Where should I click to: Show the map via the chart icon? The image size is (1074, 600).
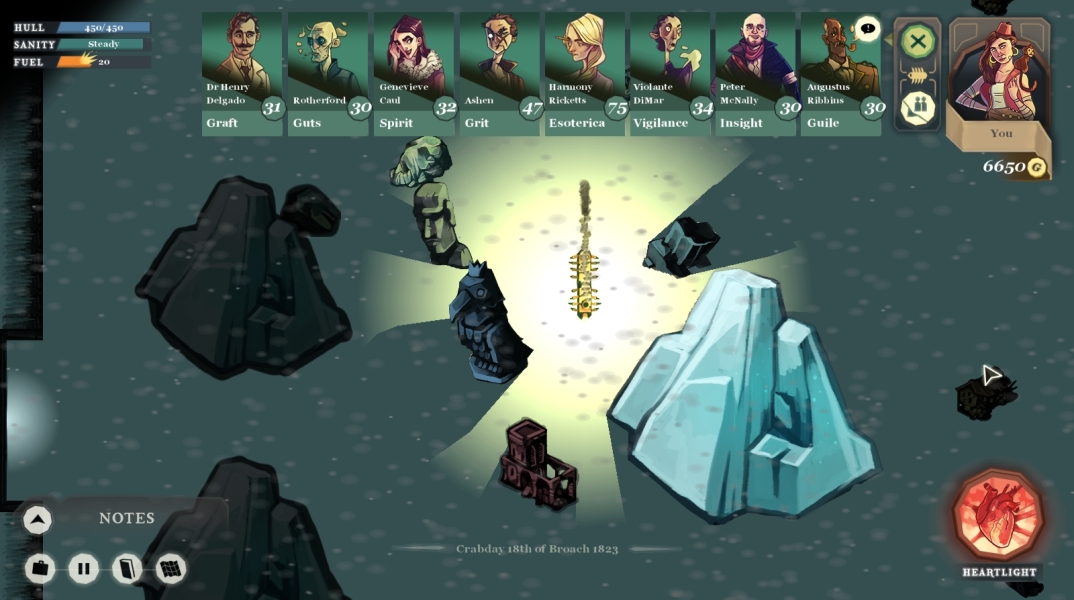[x=171, y=569]
